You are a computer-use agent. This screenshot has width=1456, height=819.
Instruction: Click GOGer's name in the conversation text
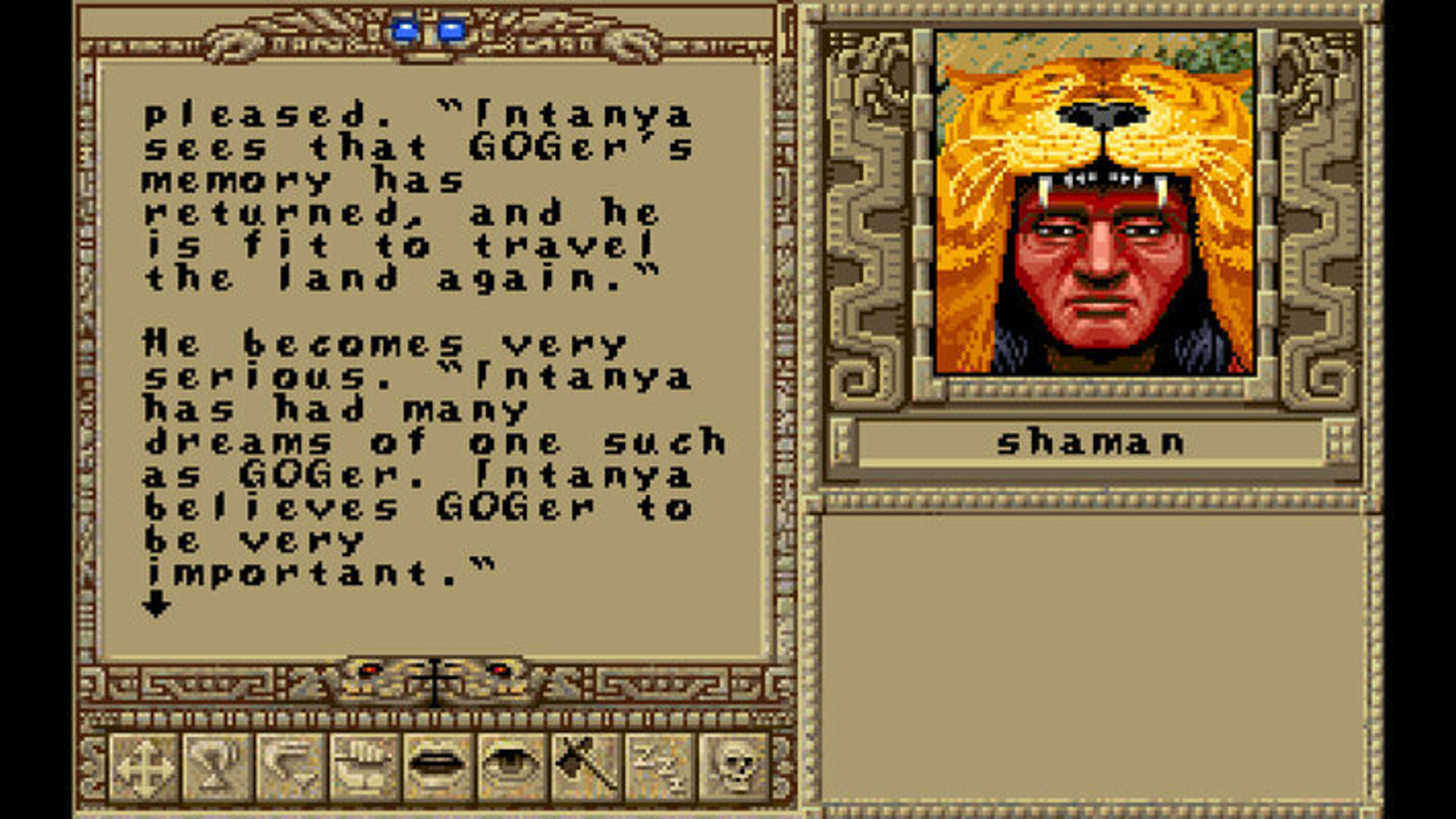point(551,146)
